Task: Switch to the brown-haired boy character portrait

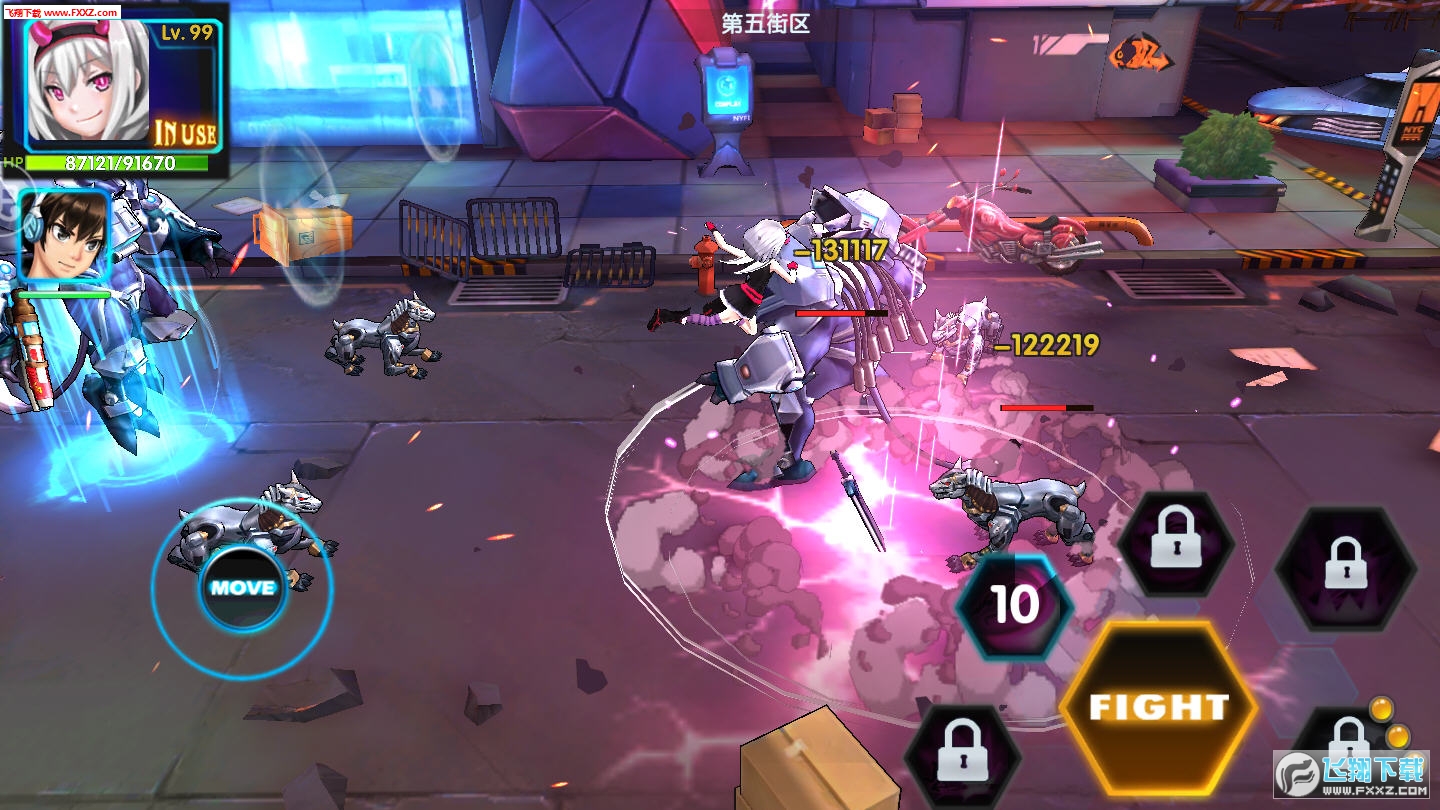Action: (x=63, y=236)
